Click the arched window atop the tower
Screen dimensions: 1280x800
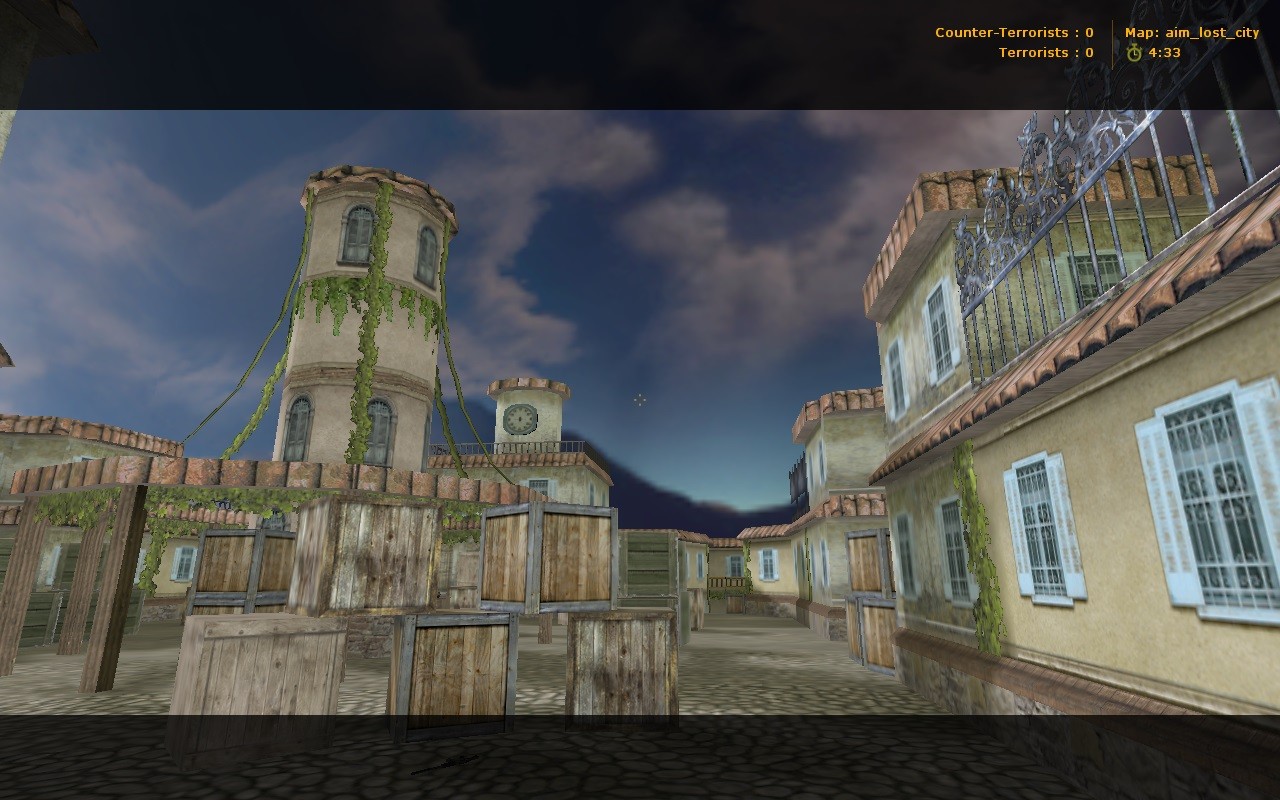click(355, 235)
